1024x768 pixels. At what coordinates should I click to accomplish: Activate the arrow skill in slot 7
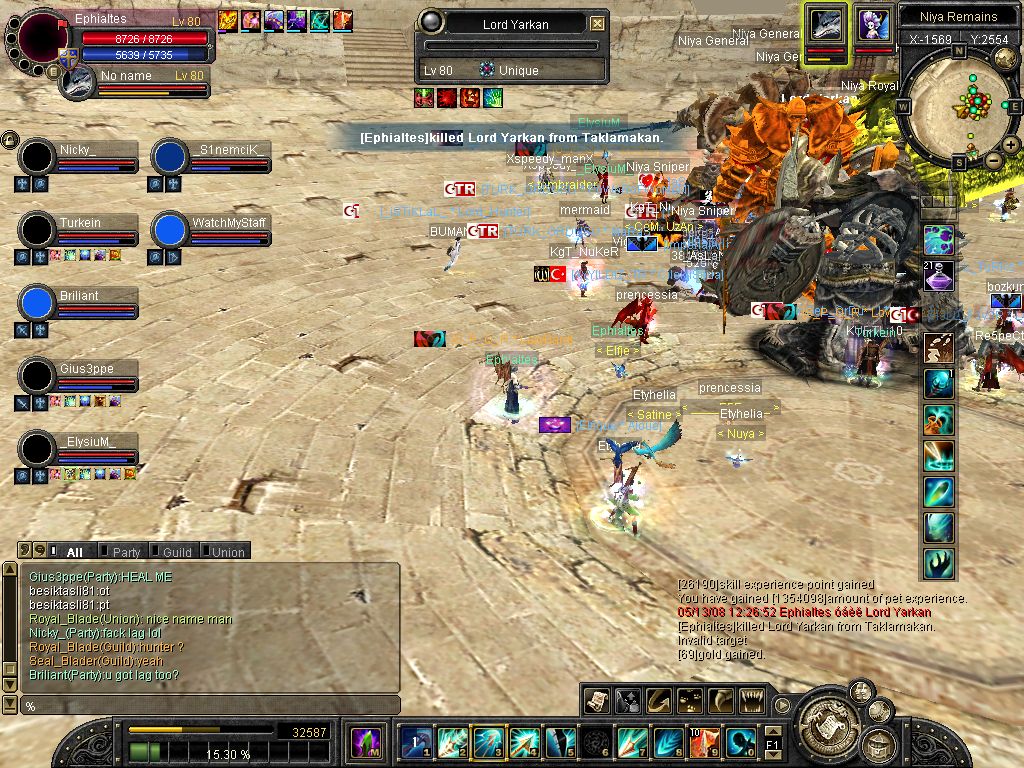pyautogui.click(x=632, y=742)
